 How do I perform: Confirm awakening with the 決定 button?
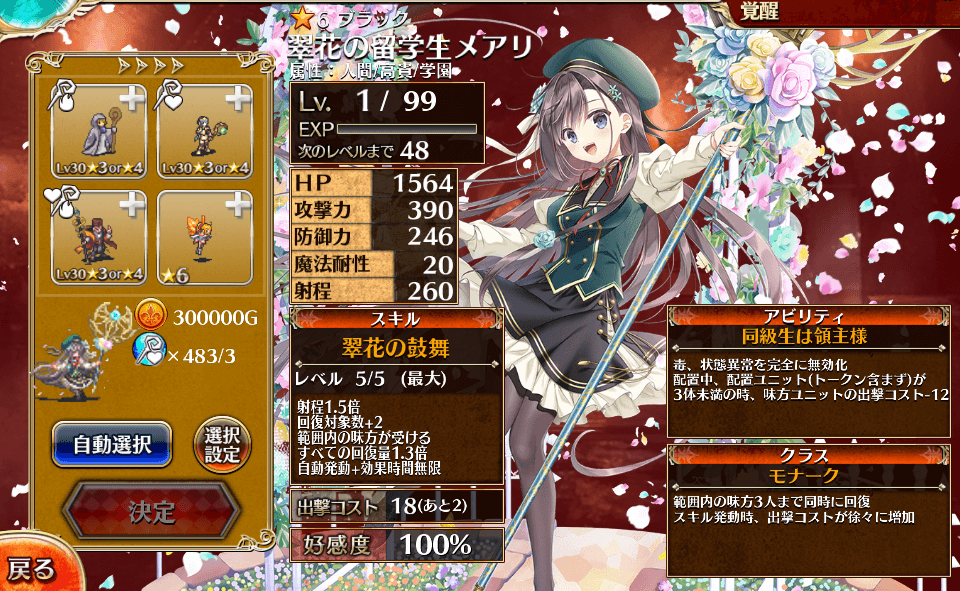click(151, 512)
